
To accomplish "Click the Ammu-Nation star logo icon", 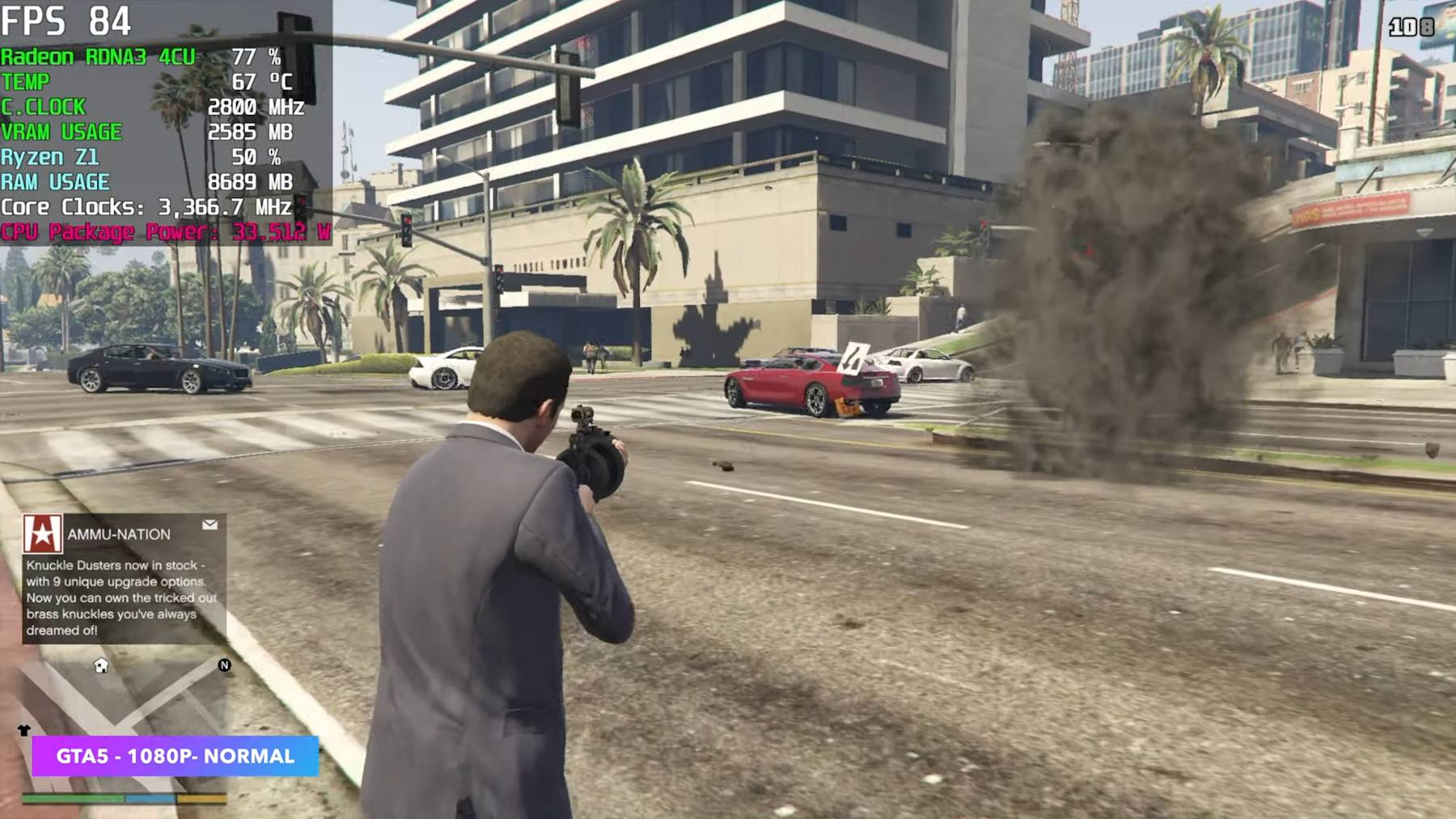I will 42,534.
